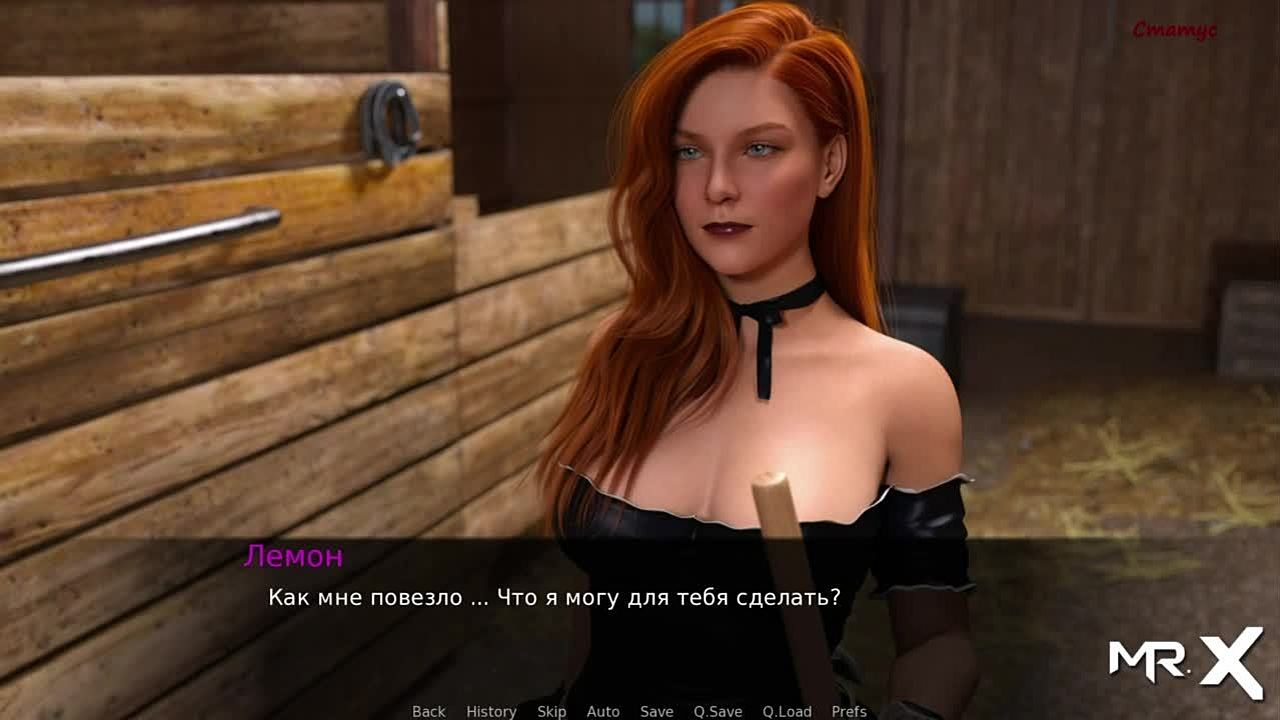Go Back to previous dialogue line

coord(429,711)
